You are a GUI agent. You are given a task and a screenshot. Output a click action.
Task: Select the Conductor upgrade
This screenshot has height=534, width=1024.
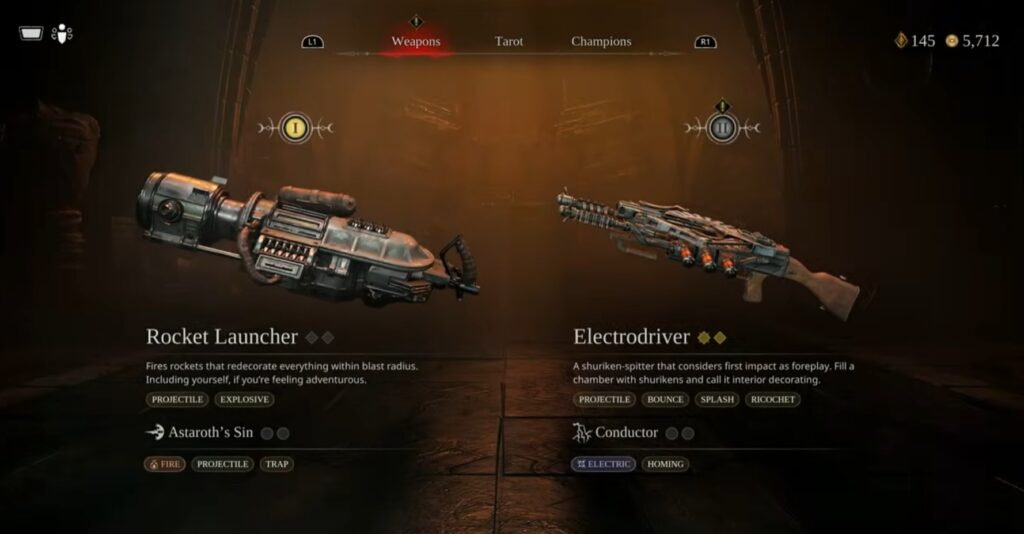click(x=626, y=433)
